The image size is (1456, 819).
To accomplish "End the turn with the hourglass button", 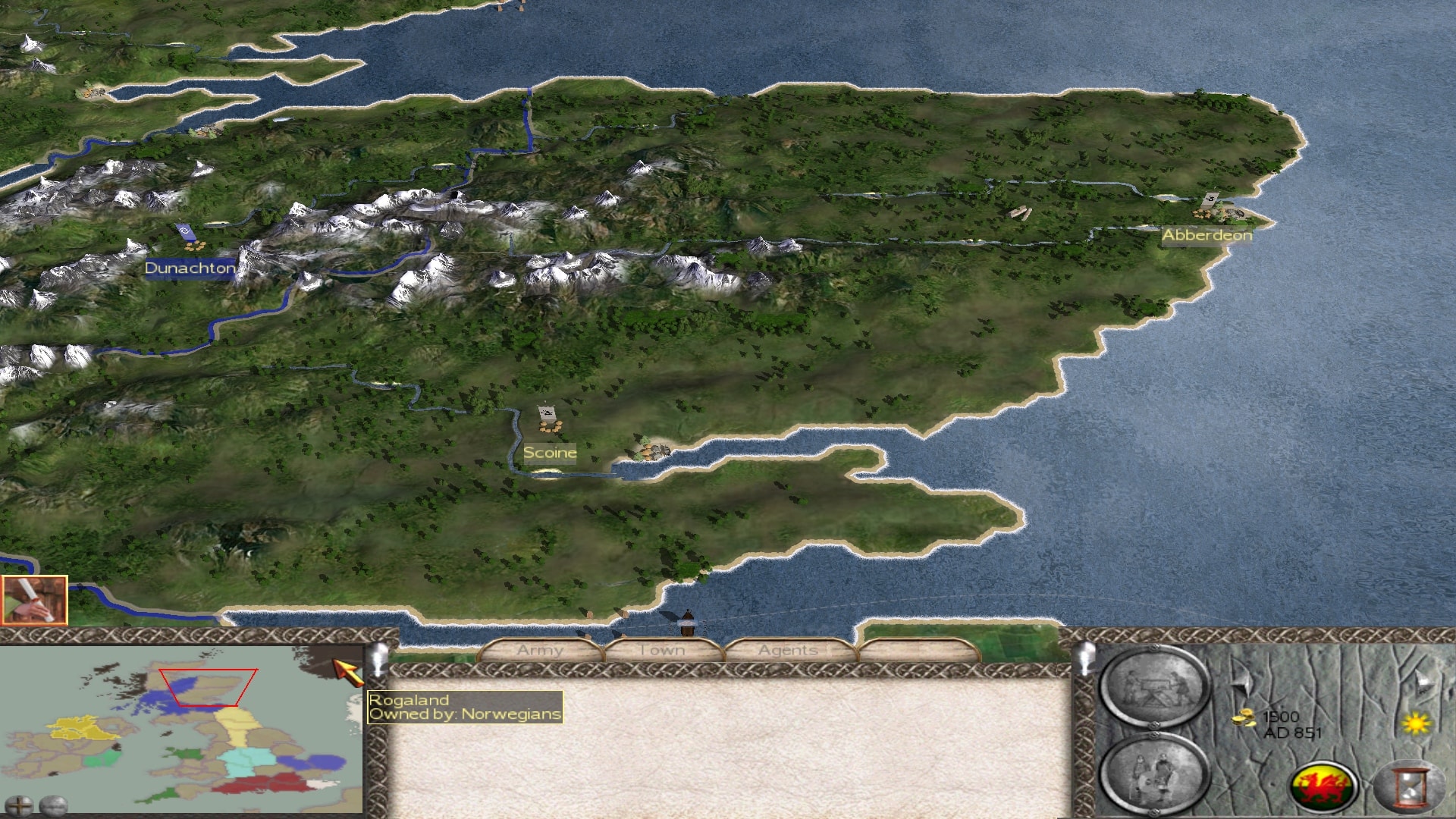I will click(x=1410, y=786).
